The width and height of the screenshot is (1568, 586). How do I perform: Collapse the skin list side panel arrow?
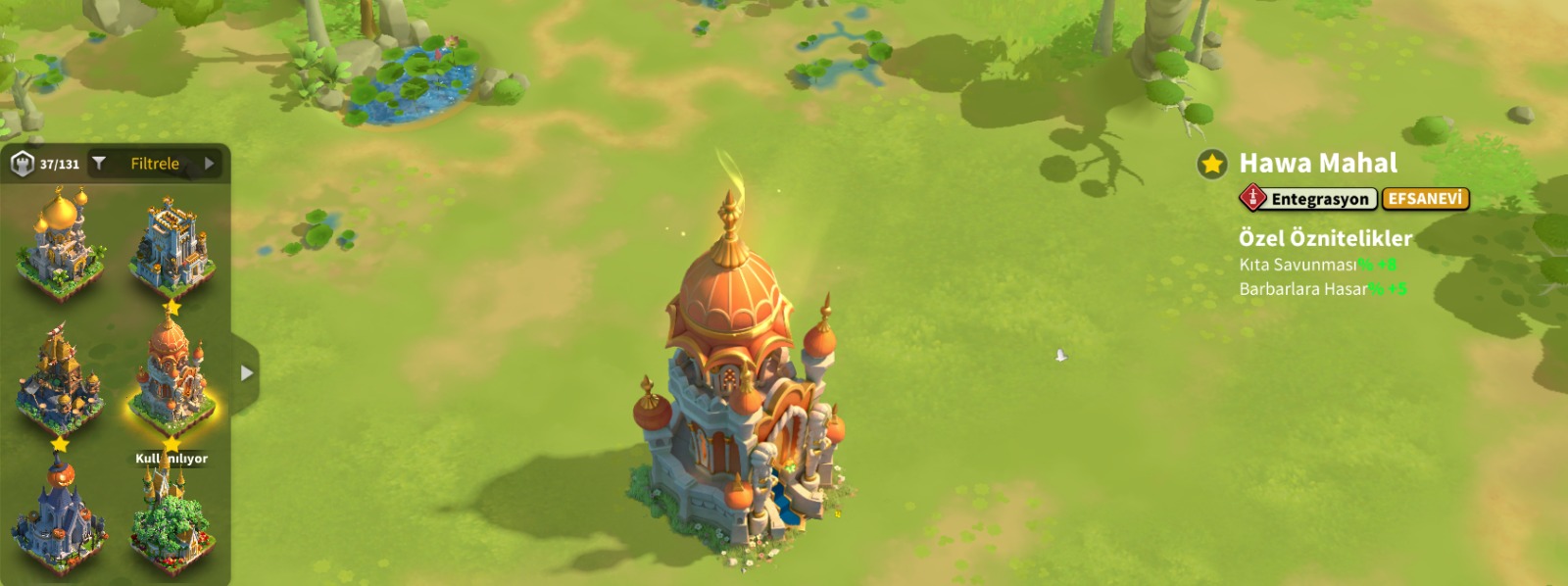click(247, 373)
